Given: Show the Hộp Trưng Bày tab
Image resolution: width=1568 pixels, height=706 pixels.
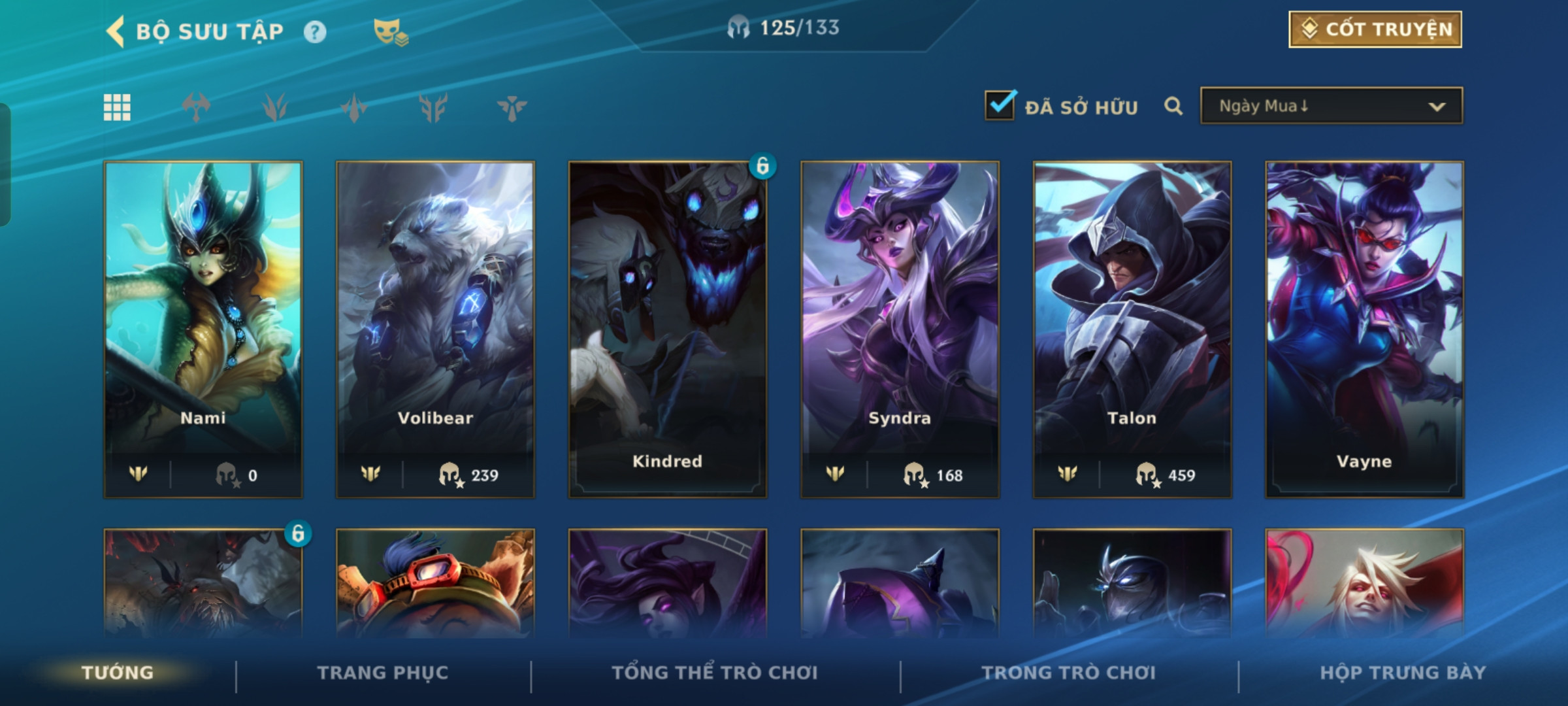Looking at the screenshot, I should [1402, 673].
